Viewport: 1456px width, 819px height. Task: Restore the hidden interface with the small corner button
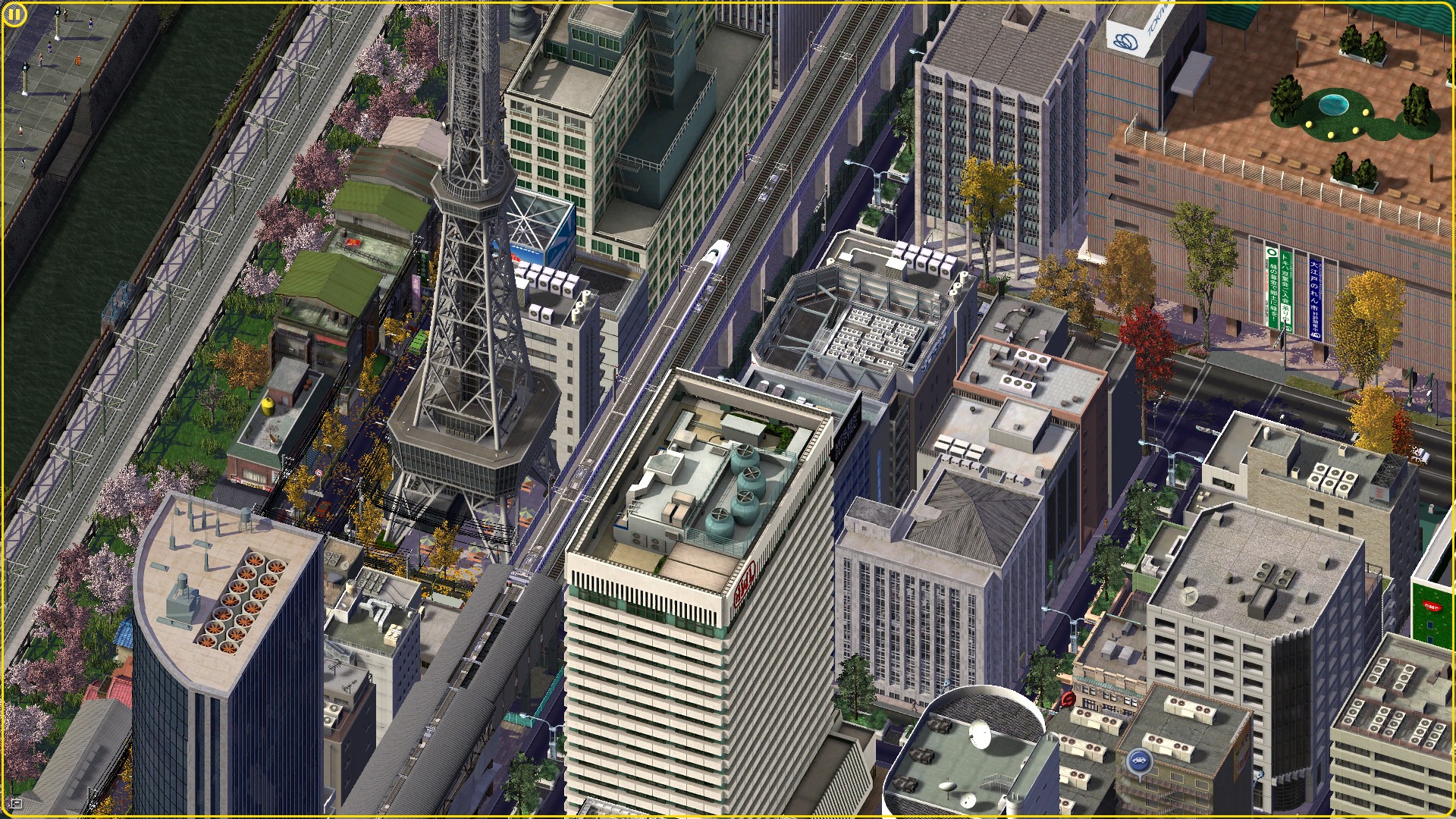pos(17,802)
